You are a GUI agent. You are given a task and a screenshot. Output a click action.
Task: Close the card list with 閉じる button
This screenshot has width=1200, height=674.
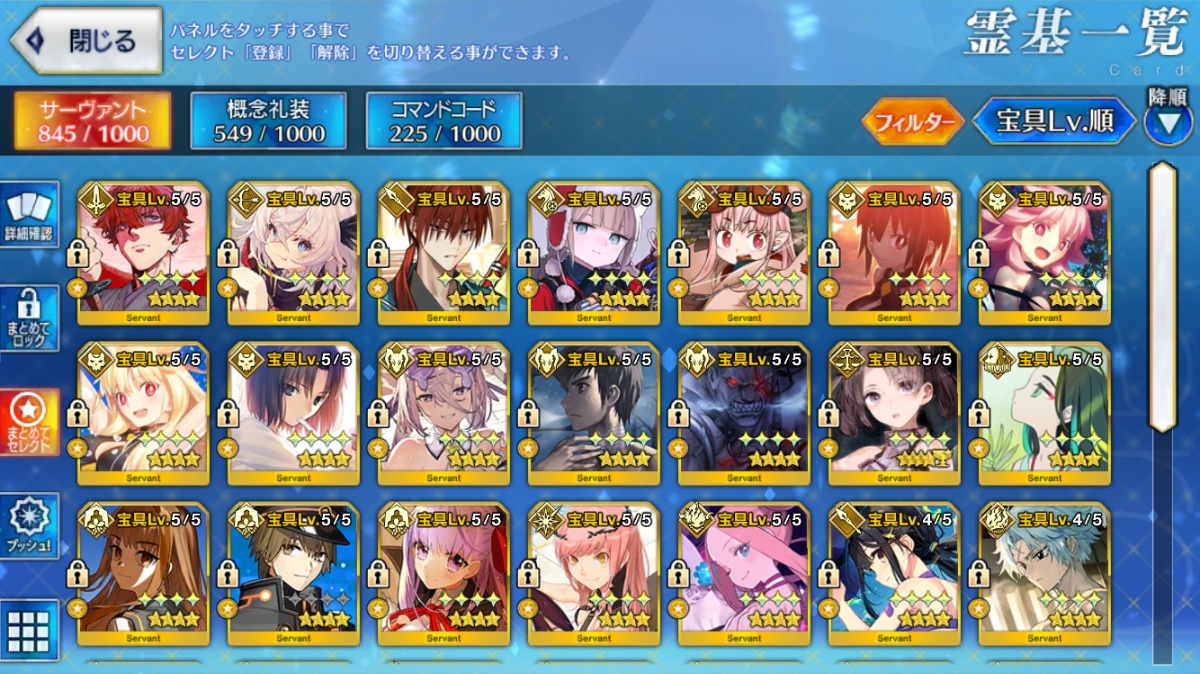[85, 41]
